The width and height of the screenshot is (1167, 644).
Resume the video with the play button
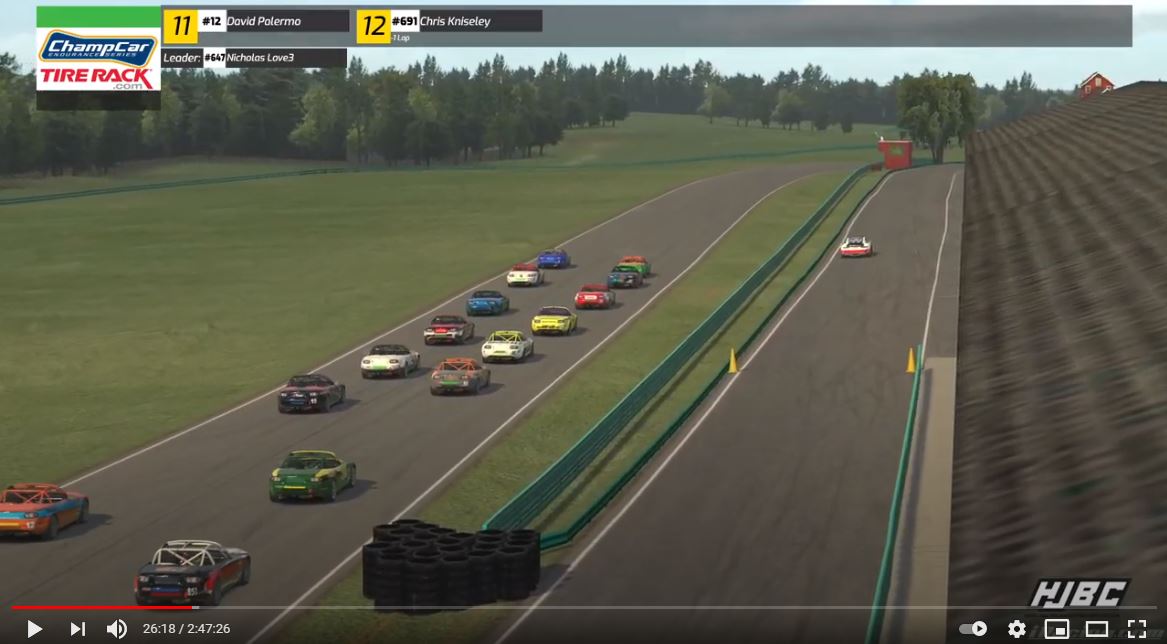pyautogui.click(x=34, y=629)
